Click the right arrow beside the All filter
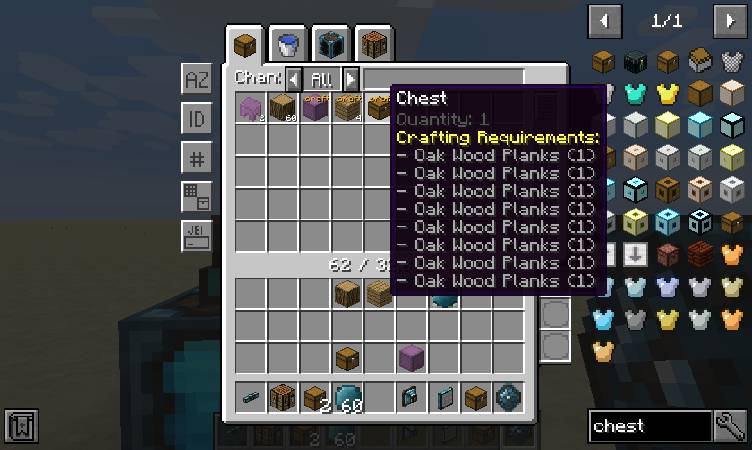The image size is (752, 450). click(350, 79)
